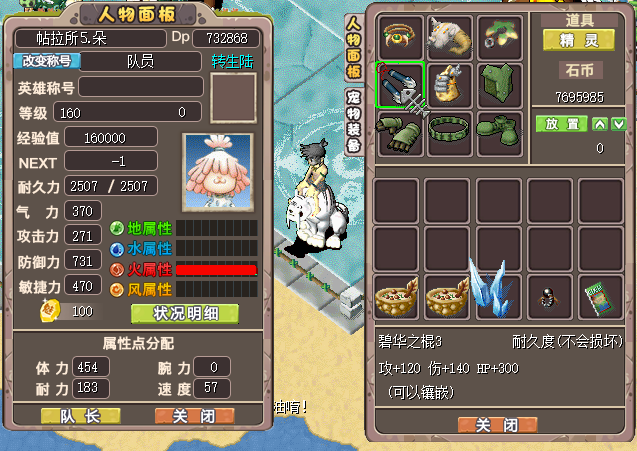Select the white beast head equipment slot
This screenshot has width=637, height=451.
(450, 37)
